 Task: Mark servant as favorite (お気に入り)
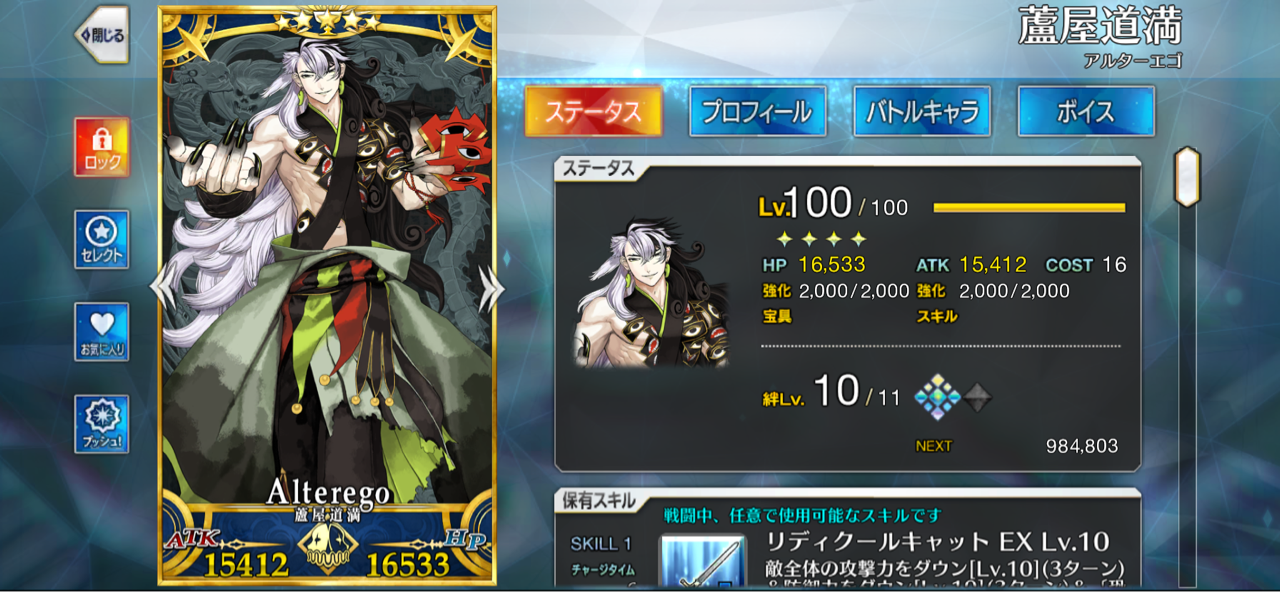tap(101, 332)
